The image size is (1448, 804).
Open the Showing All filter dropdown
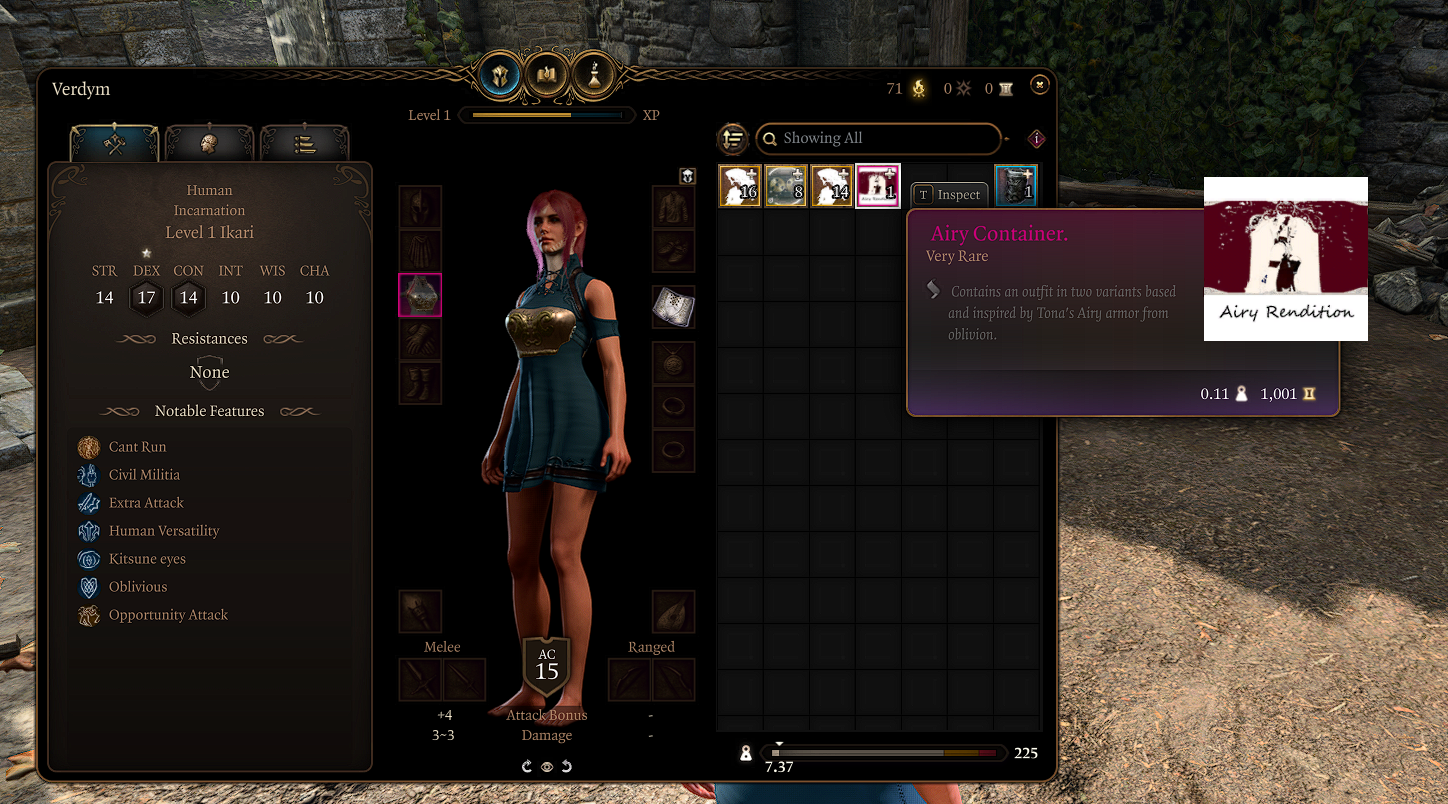tap(878, 138)
